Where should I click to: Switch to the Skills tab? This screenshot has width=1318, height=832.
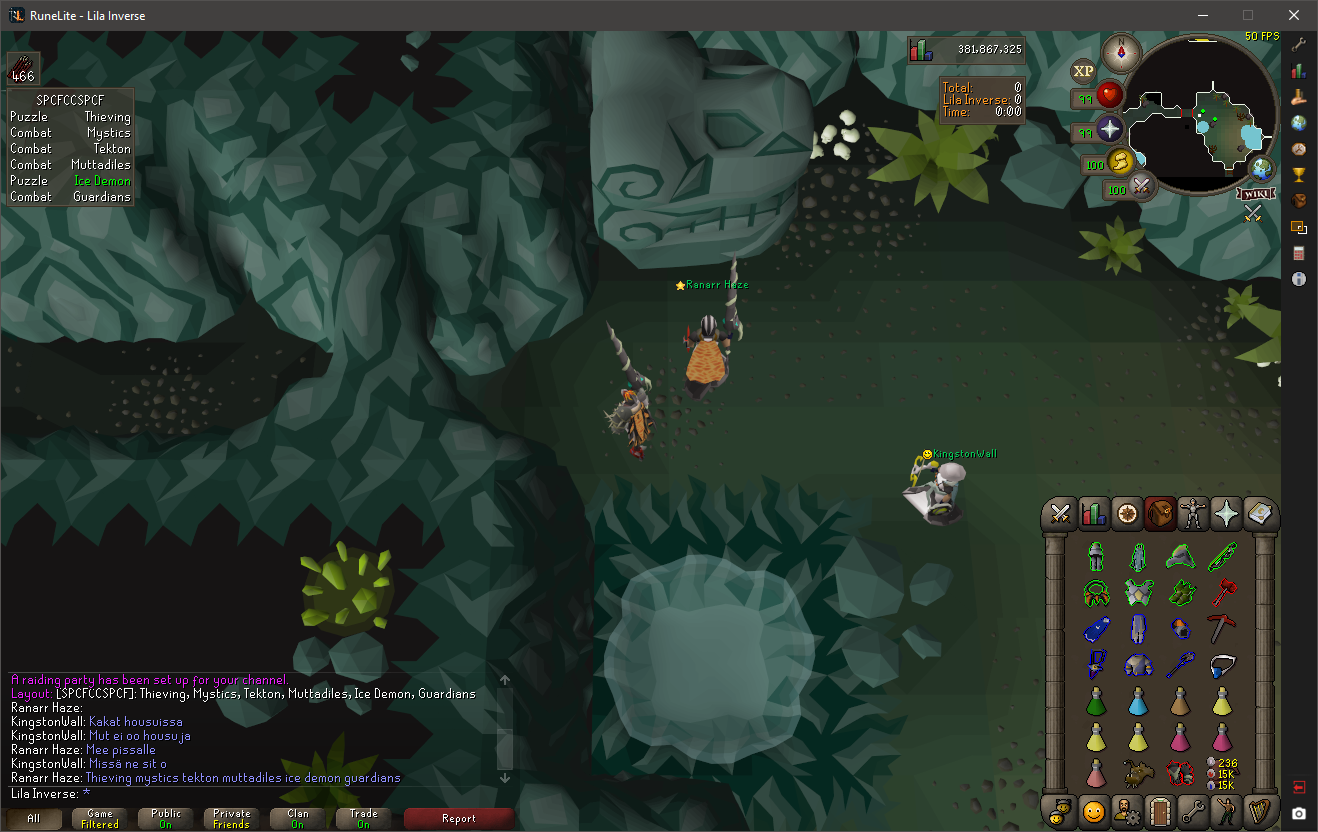(1093, 515)
